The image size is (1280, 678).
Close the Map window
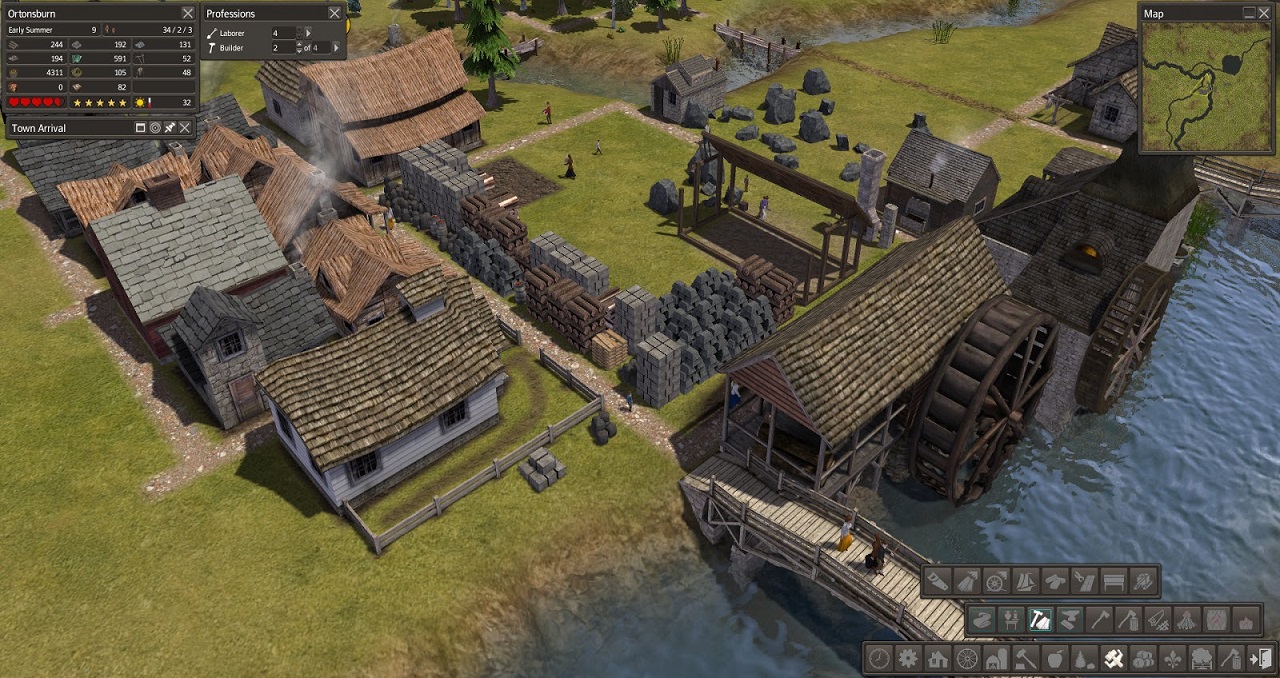pos(1264,13)
